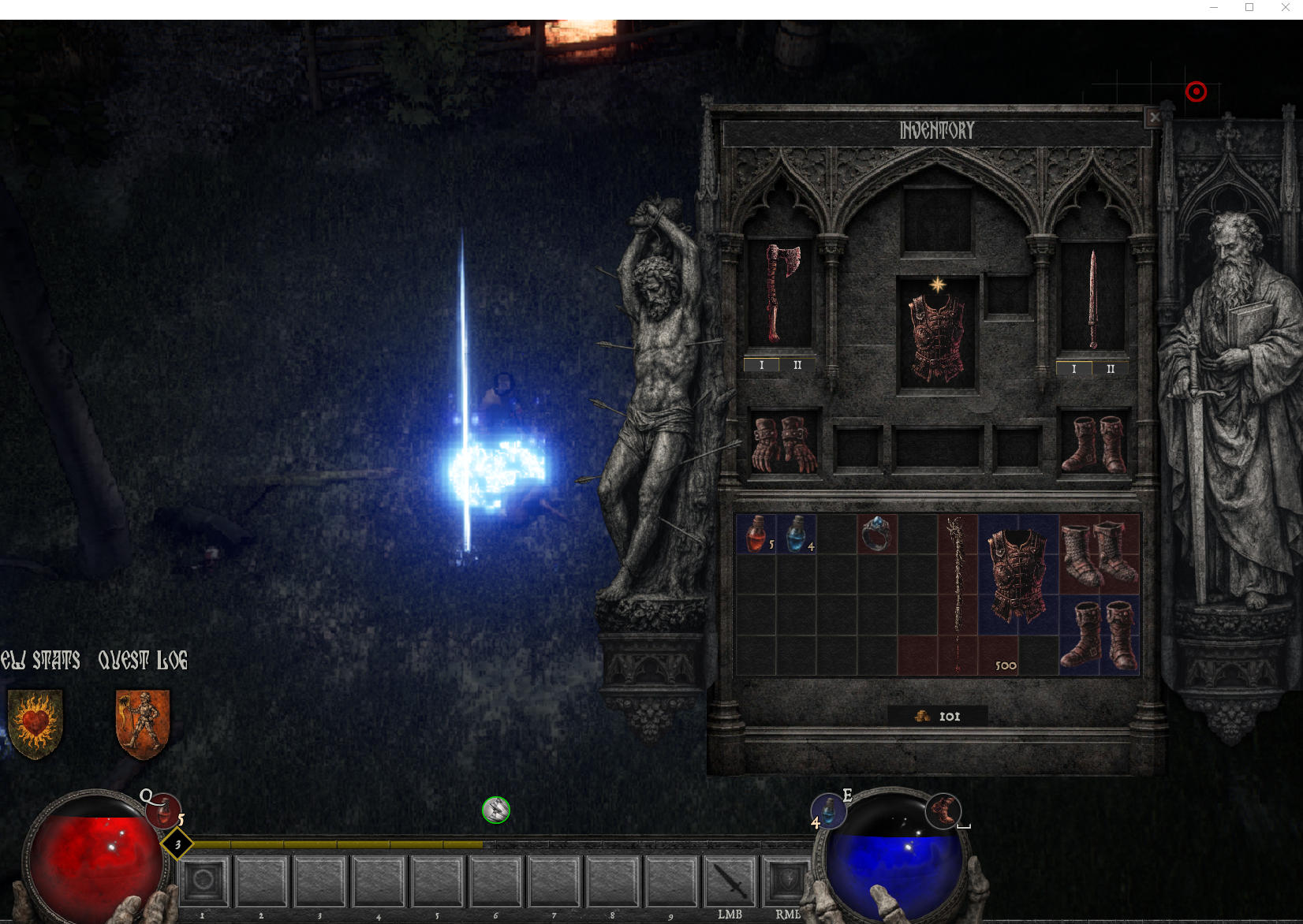Open the new stats flaming heart shield
Viewport: 1303px width, 924px height.
click(35, 723)
